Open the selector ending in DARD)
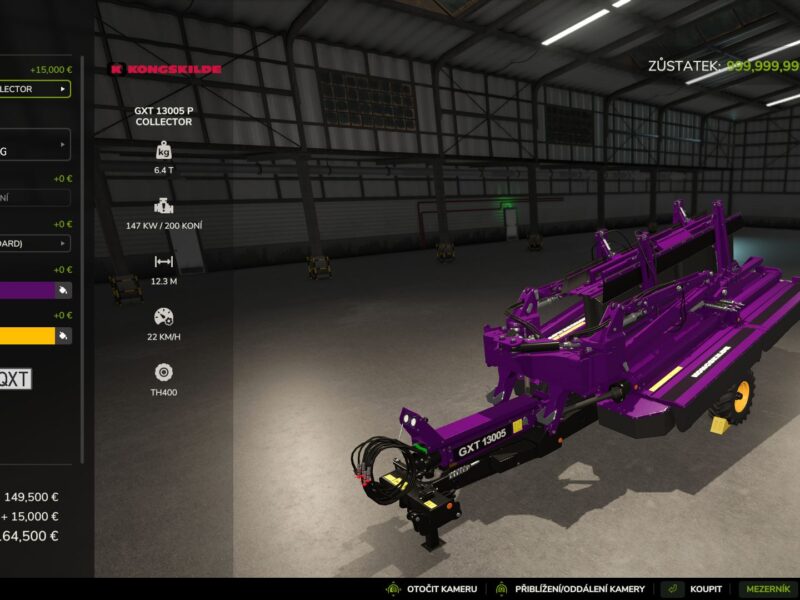The width and height of the screenshot is (800, 600). [35, 243]
